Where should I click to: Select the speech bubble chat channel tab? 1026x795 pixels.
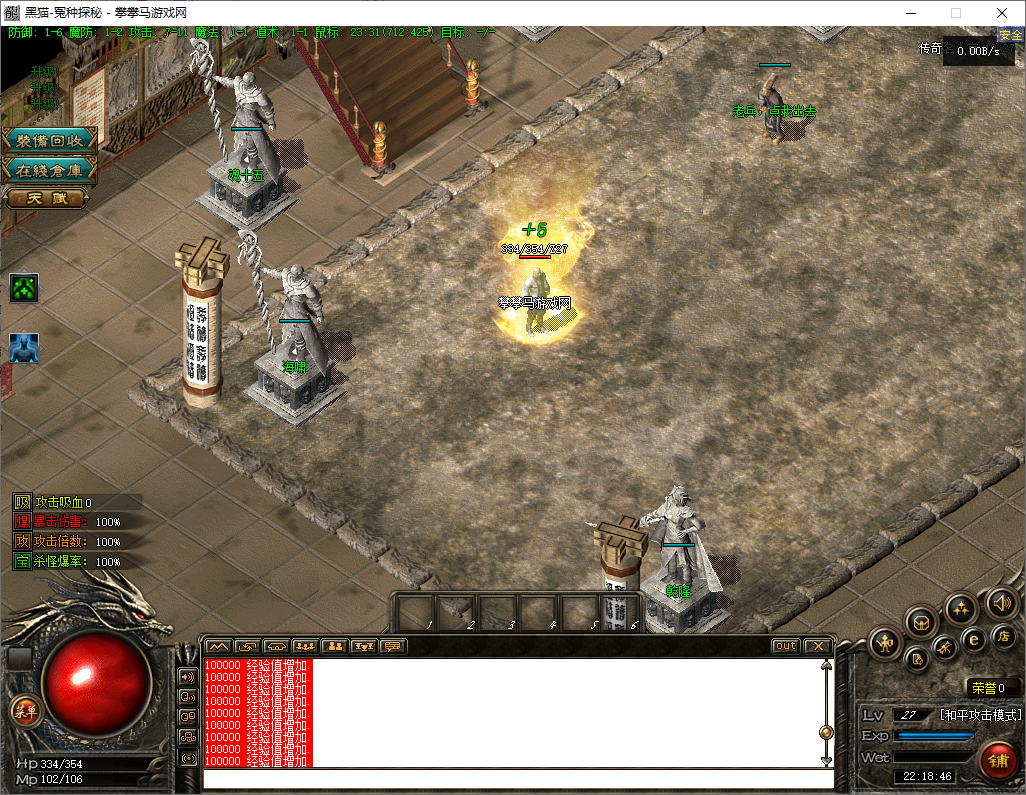[394, 646]
